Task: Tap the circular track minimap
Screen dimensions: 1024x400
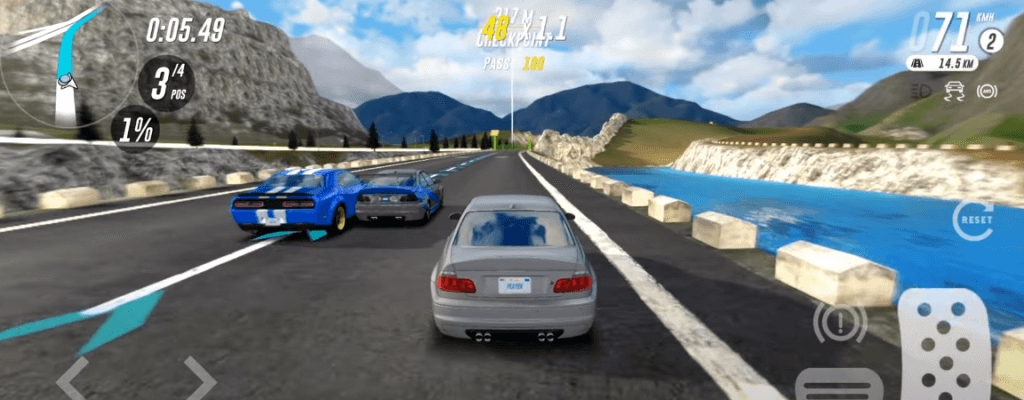Action: point(55,65)
